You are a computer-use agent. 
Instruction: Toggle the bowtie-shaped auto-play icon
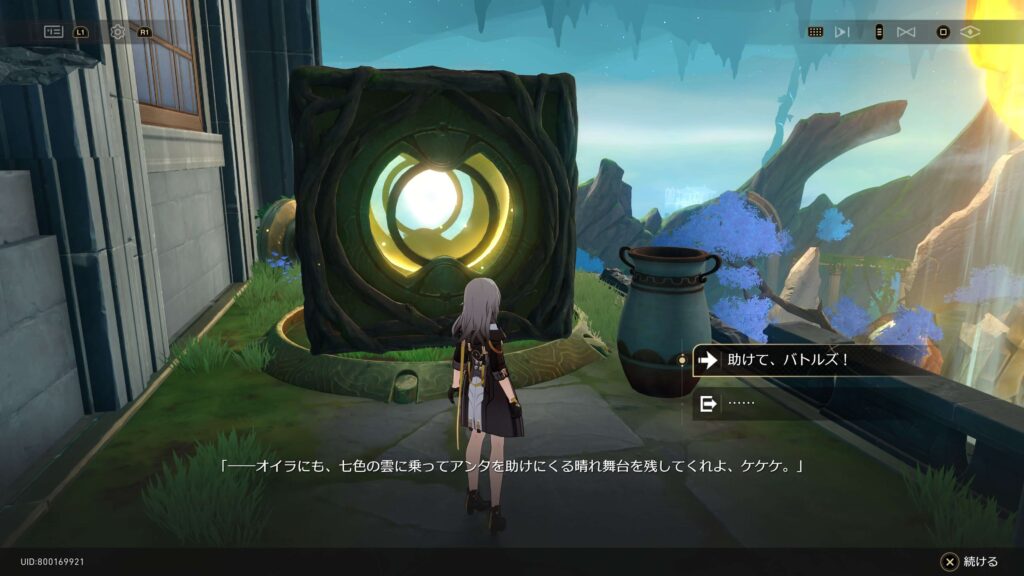(x=906, y=31)
